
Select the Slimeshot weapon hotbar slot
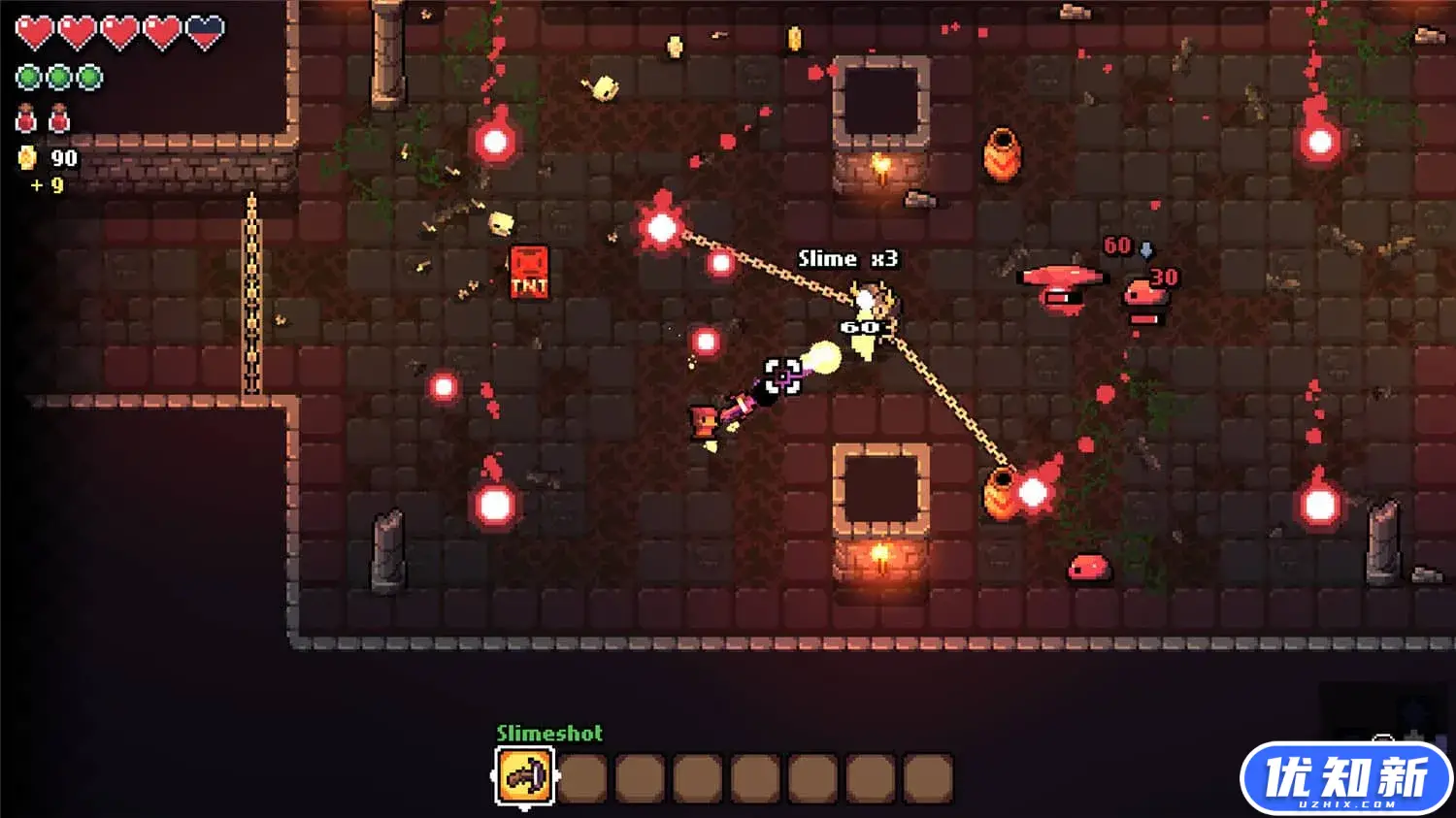tap(525, 776)
